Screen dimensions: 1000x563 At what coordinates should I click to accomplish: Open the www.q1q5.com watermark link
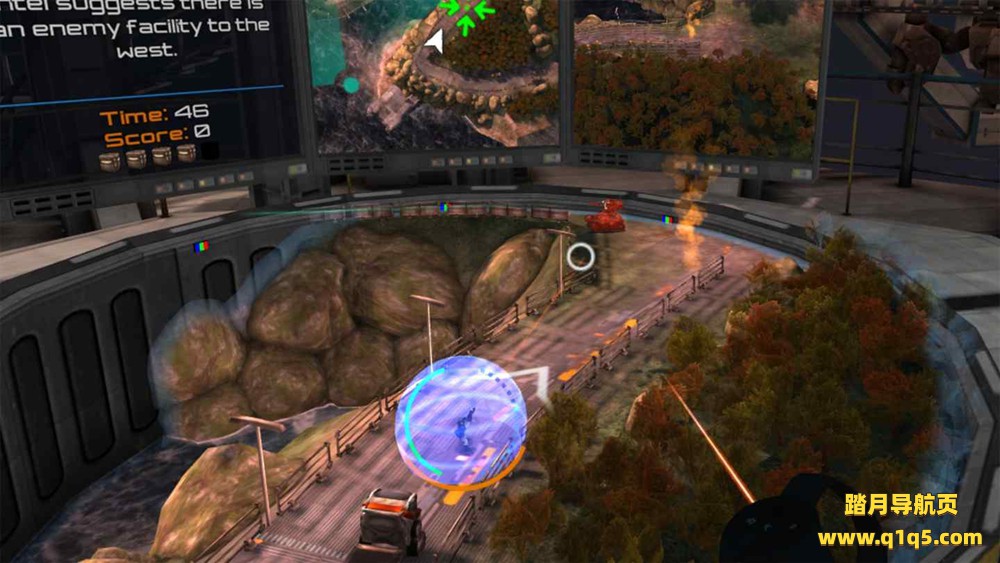pos(899,538)
